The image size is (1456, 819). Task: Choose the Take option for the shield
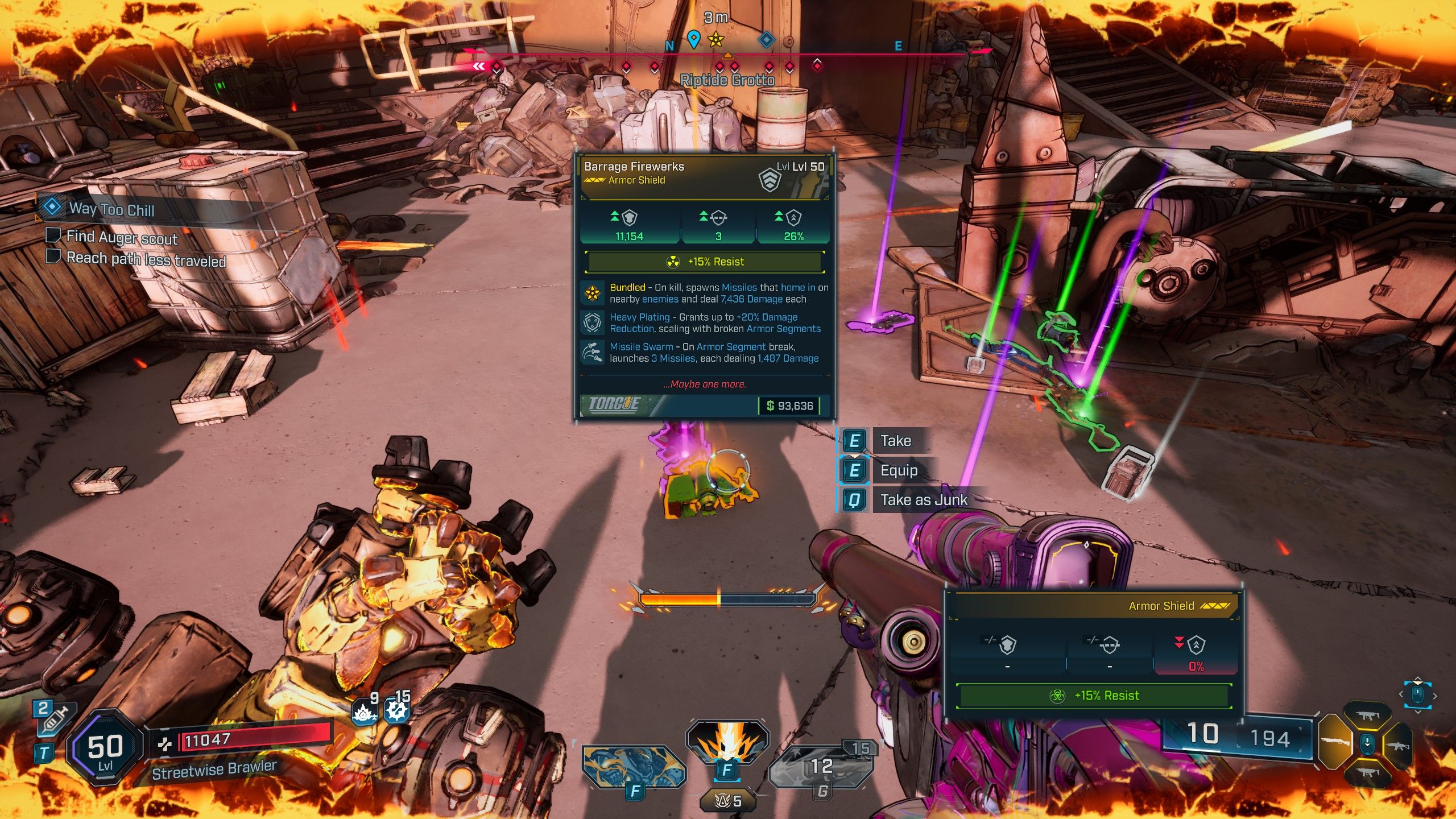tap(895, 441)
